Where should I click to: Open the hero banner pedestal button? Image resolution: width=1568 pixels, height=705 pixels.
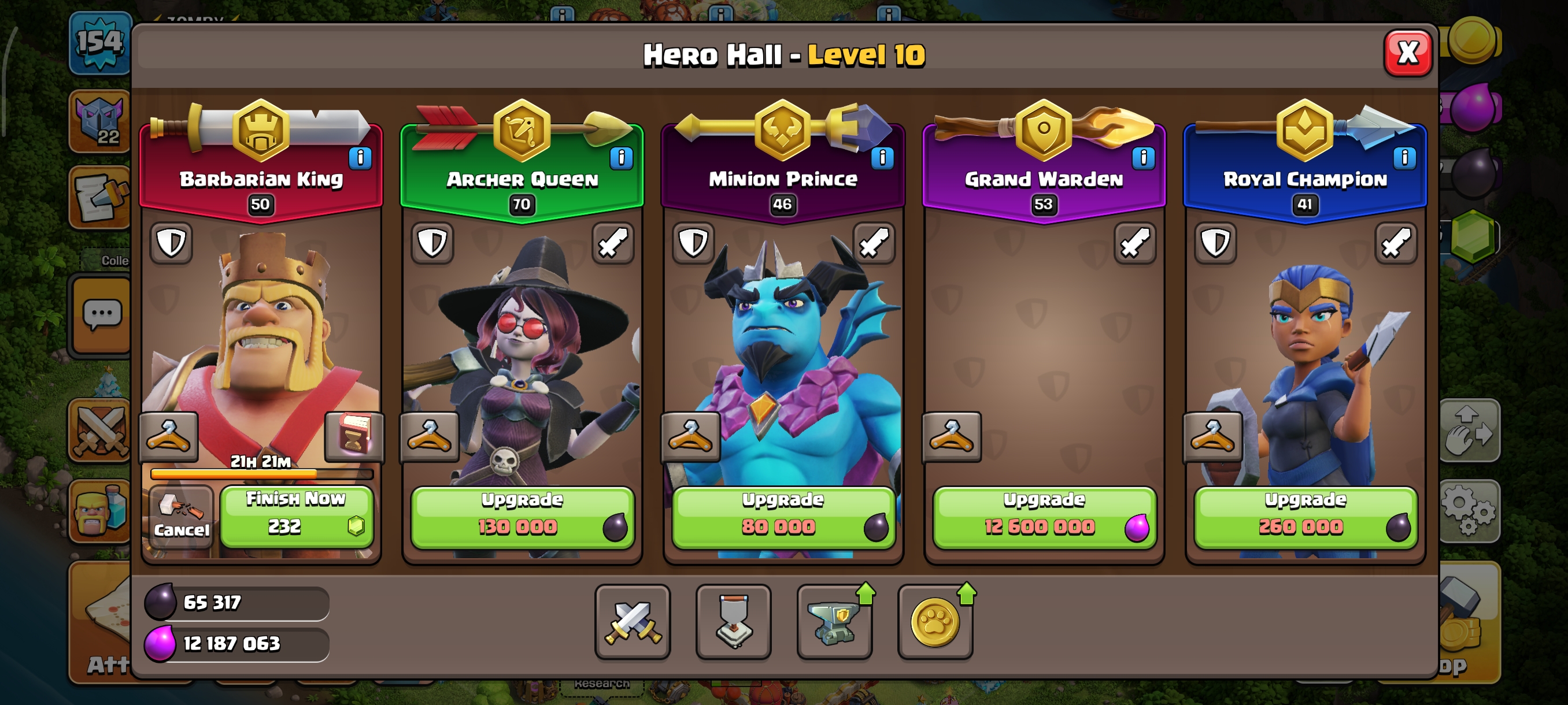[733, 622]
